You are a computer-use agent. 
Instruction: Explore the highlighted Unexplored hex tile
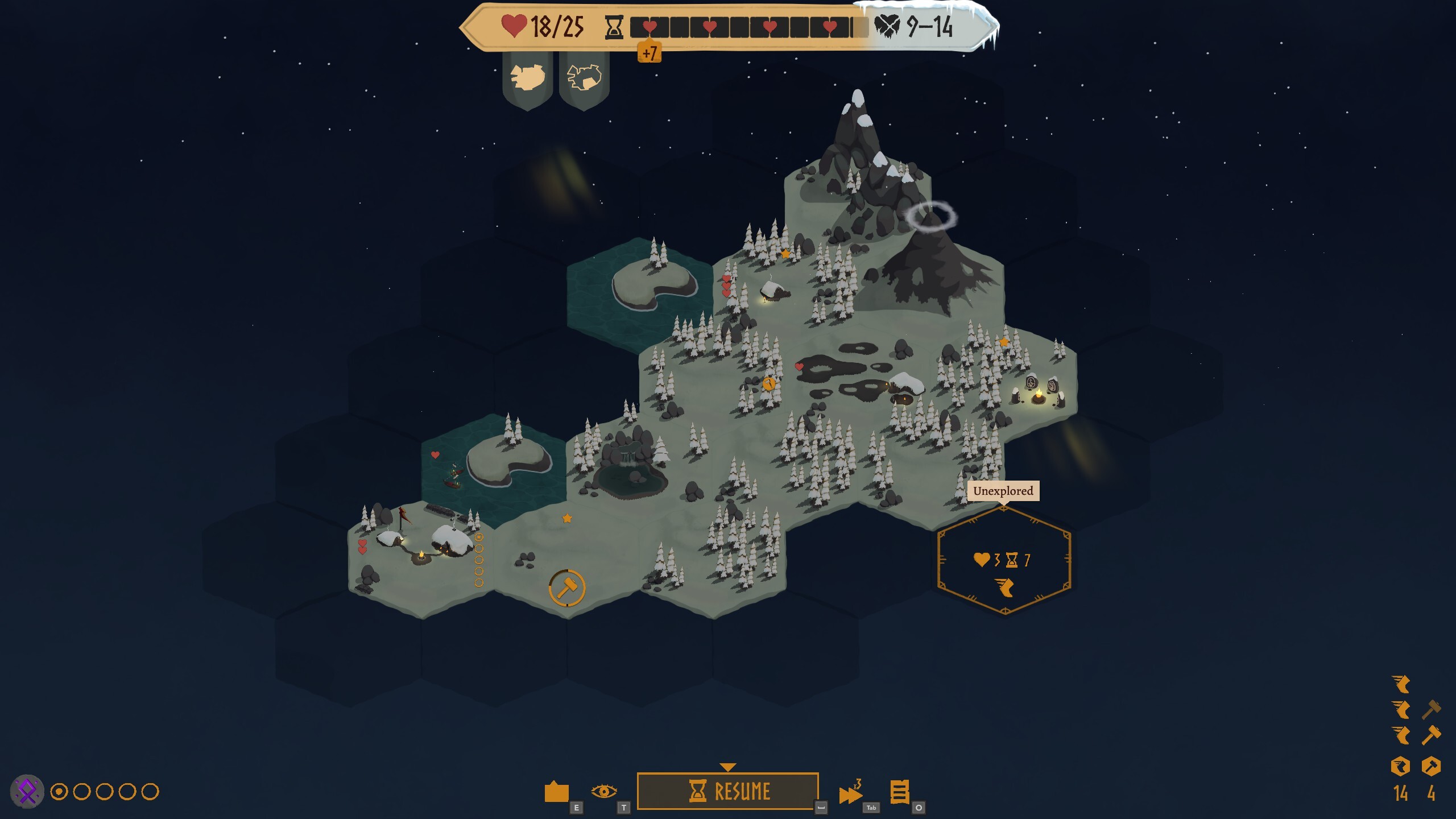tap(1004, 561)
